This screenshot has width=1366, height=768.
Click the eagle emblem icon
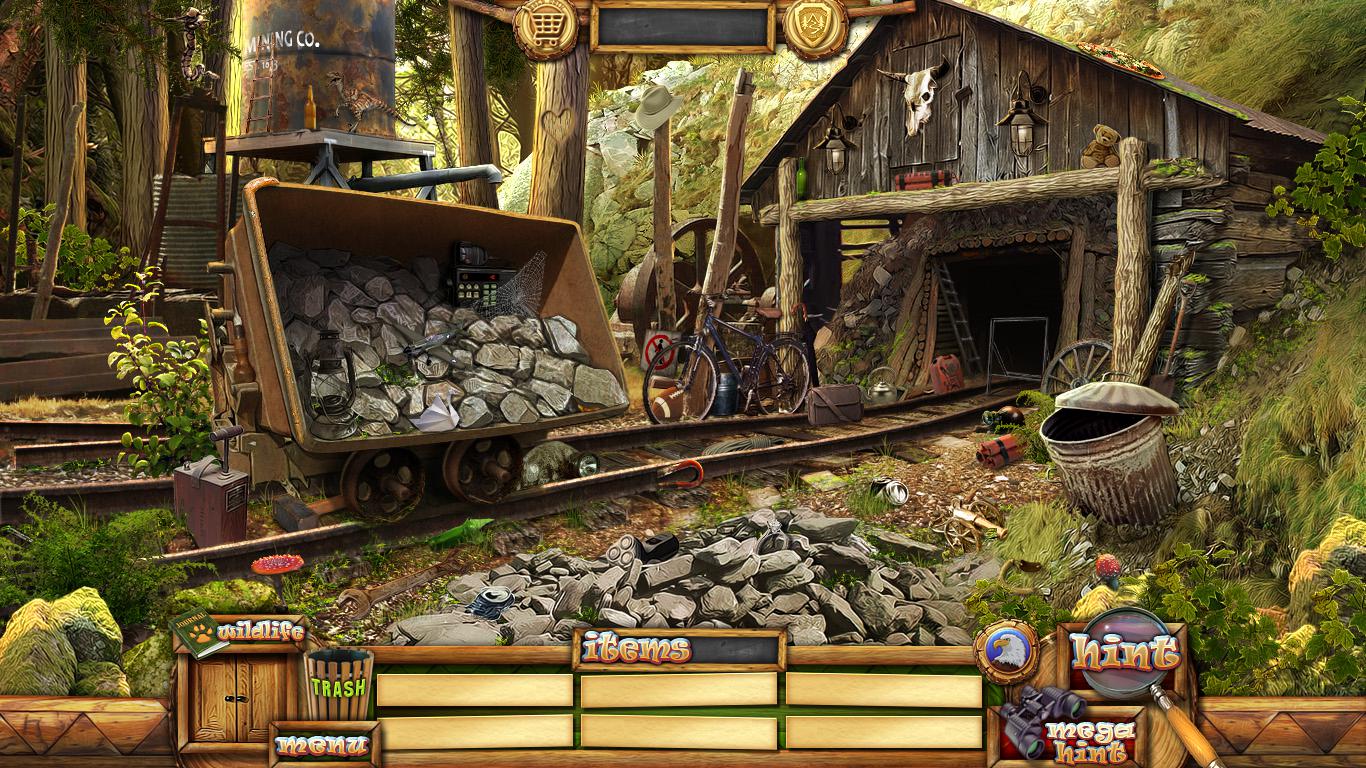pyautogui.click(x=1005, y=653)
